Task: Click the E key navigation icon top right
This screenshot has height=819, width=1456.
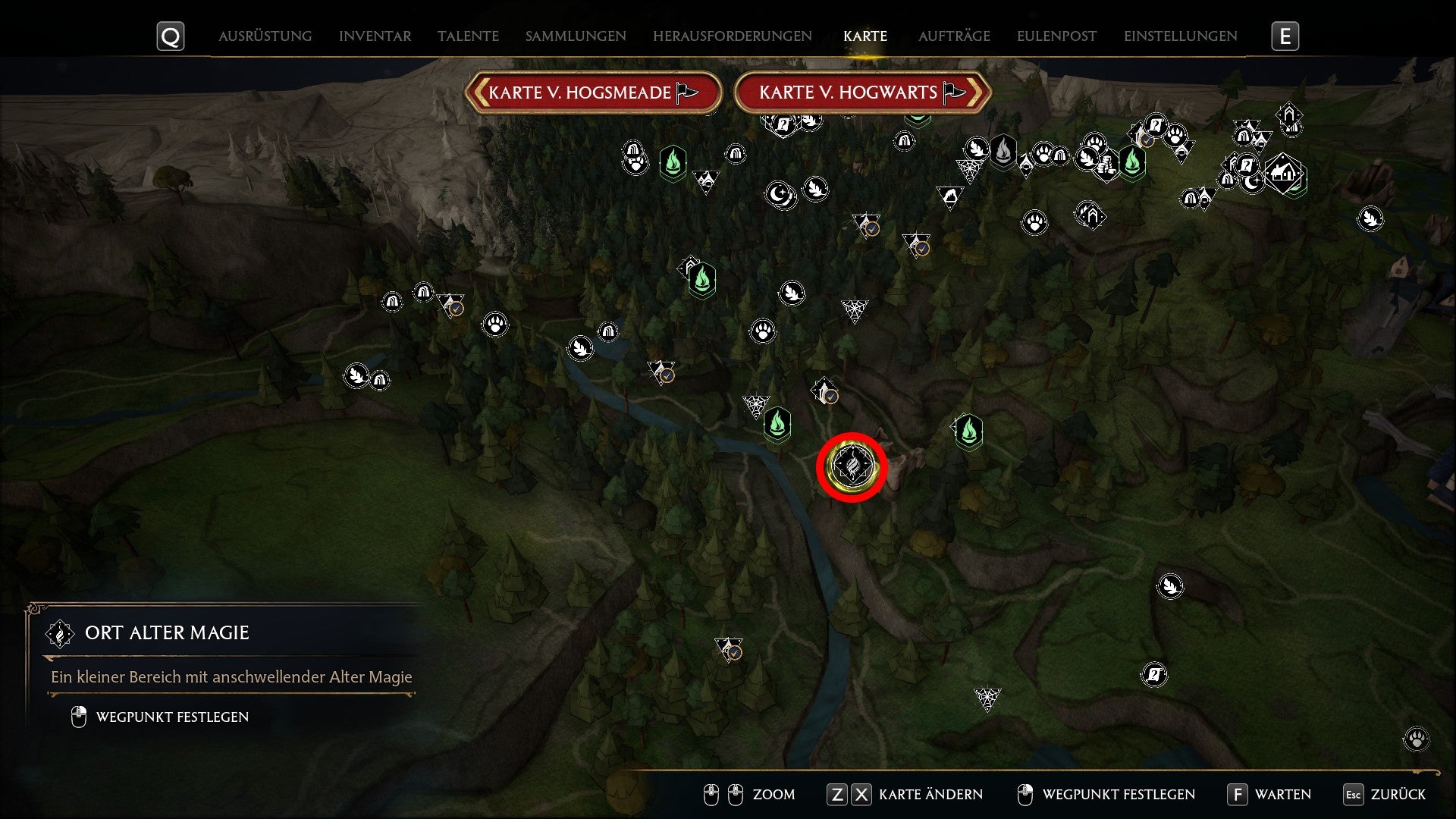Action: click(x=1285, y=35)
